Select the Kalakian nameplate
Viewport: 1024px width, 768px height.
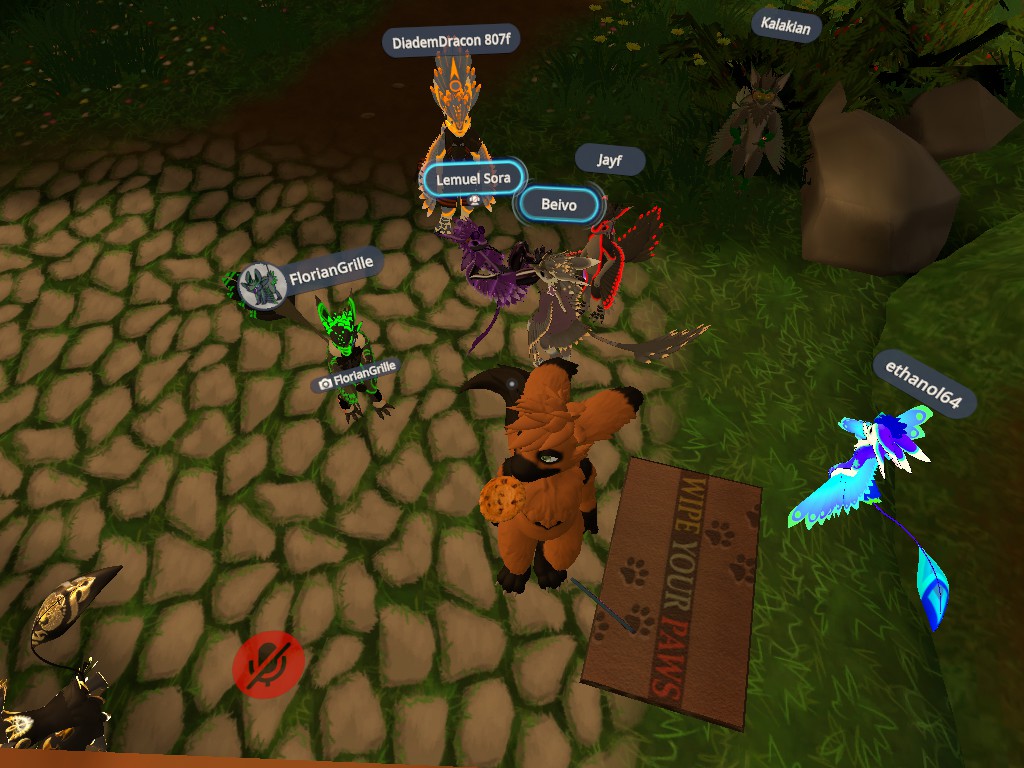[786, 24]
